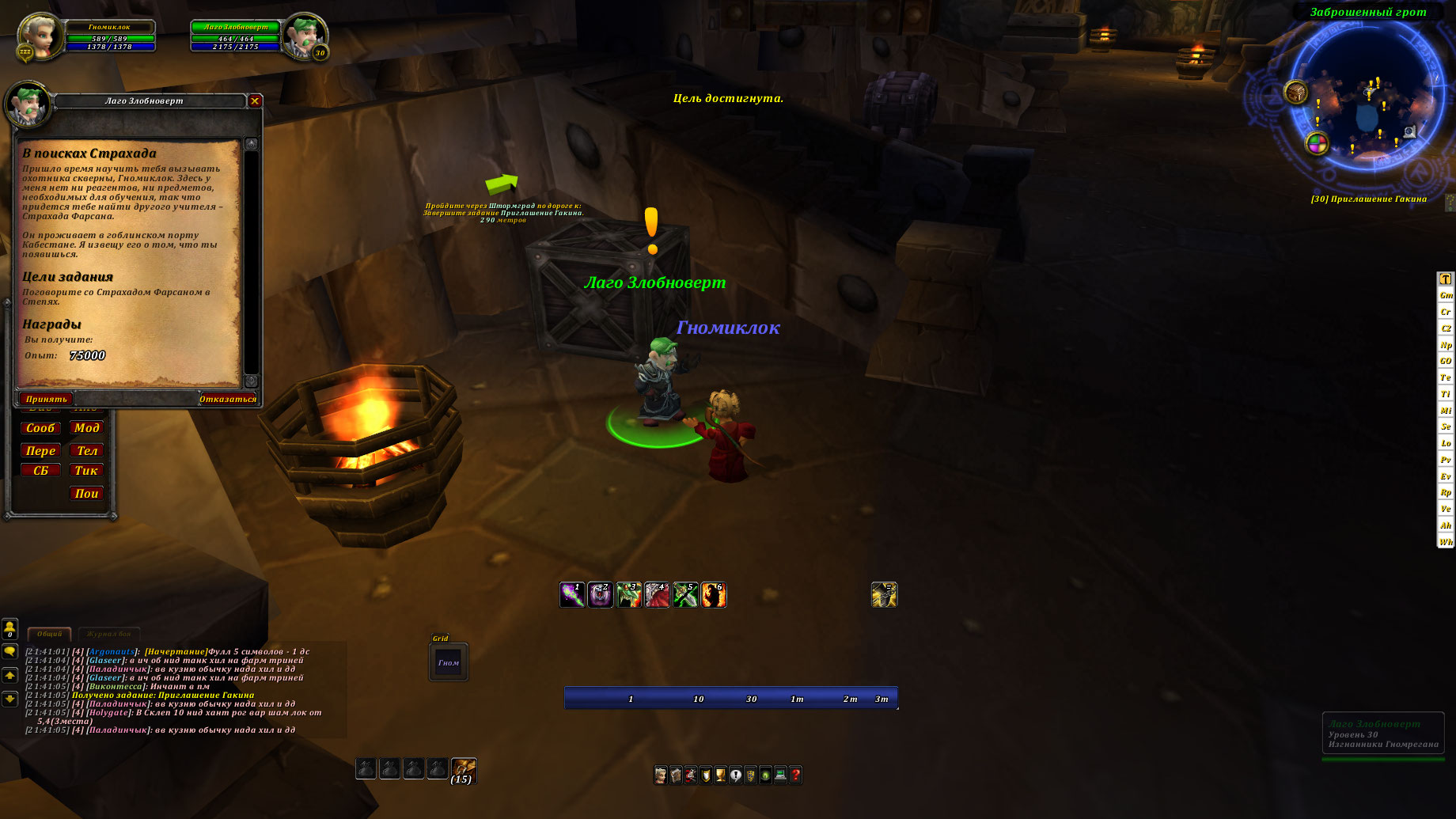Image resolution: width=1456 pixels, height=819 pixels.
Task: Cast the purple-green bolt spell in slot 1
Action: coord(572,594)
